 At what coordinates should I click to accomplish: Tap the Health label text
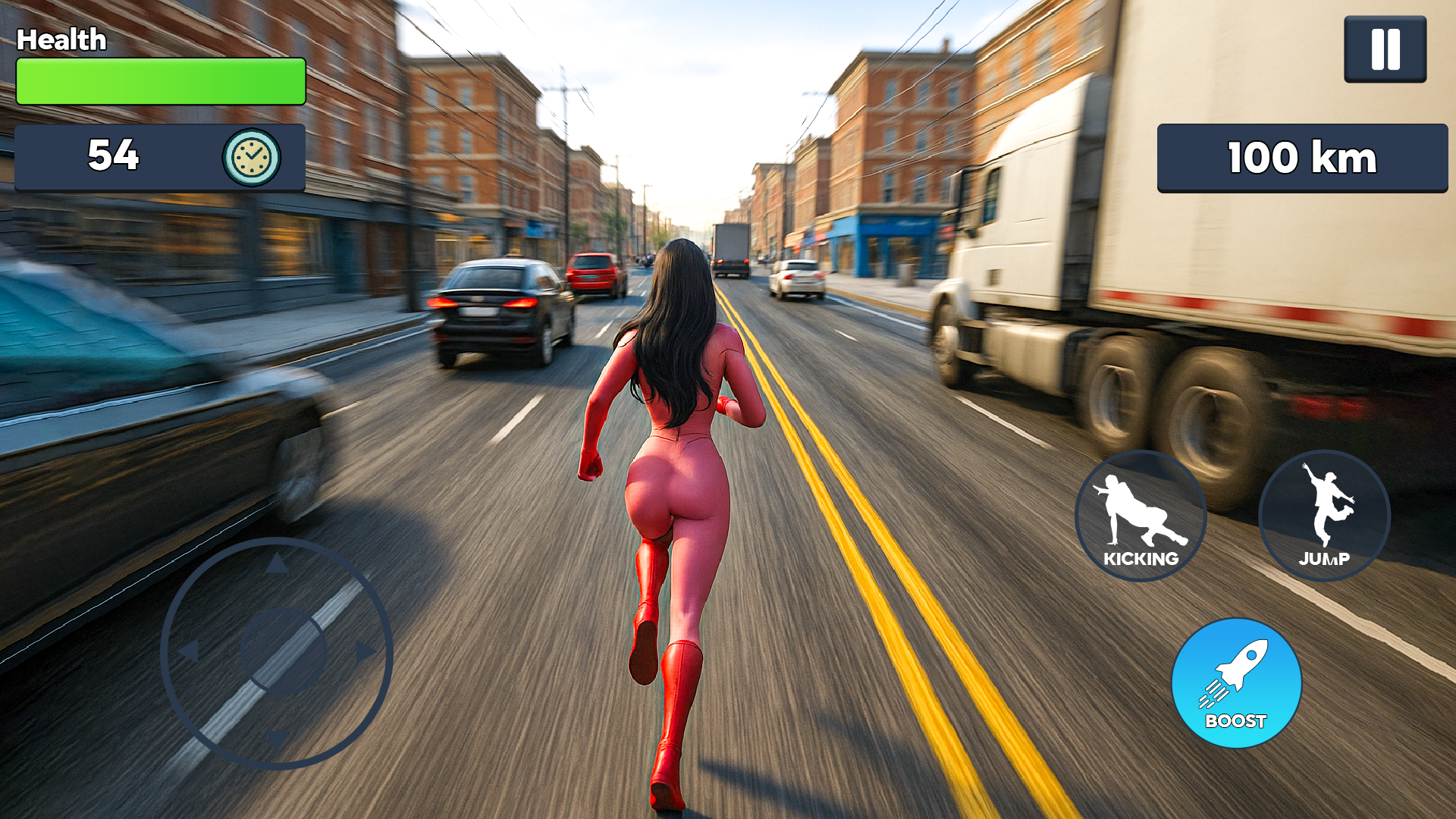[63, 39]
